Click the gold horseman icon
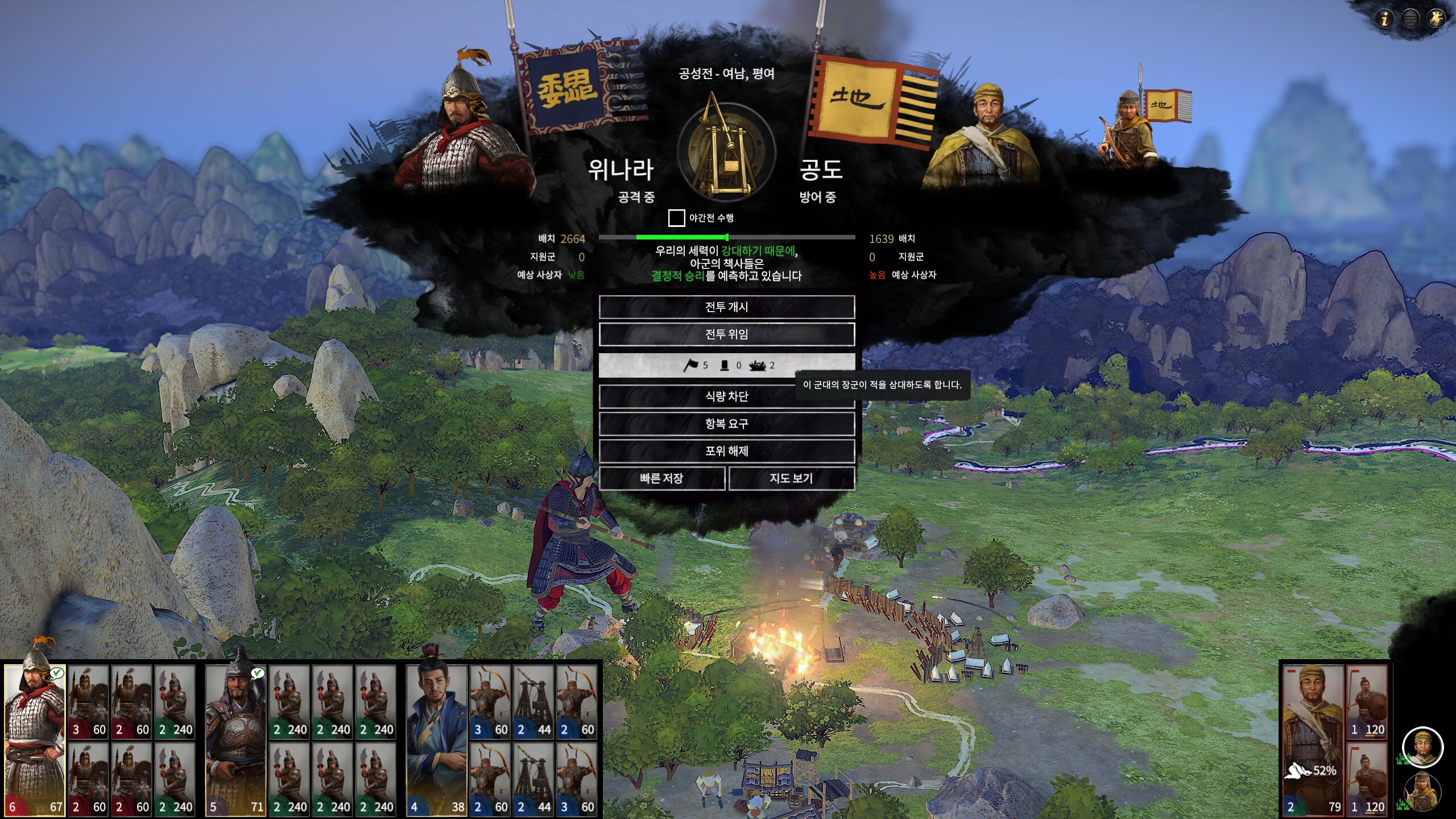This screenshot has height=819, width=1456. pyautogui.click(x=1436, y=19)
